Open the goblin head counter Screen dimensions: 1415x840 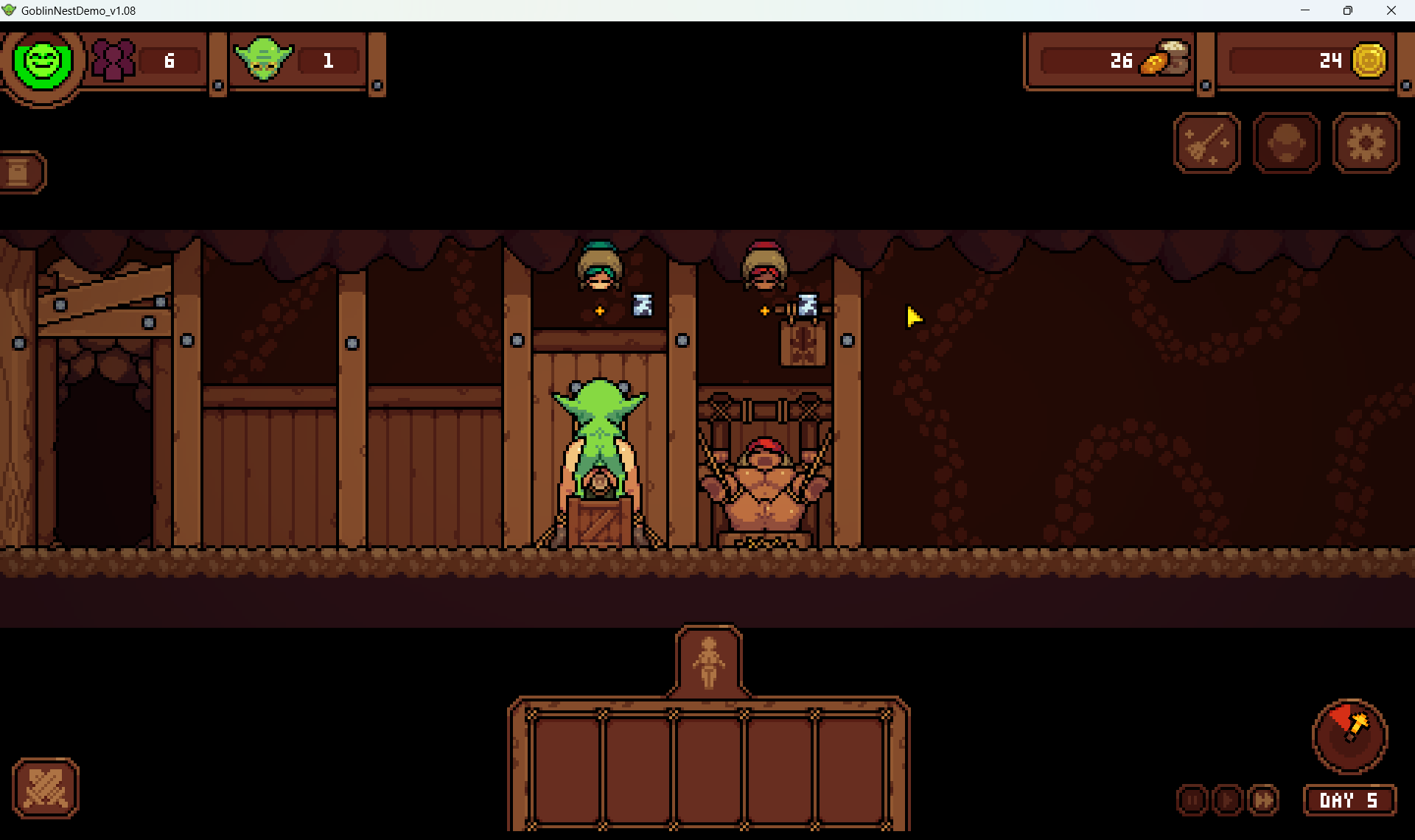point(264,60)
